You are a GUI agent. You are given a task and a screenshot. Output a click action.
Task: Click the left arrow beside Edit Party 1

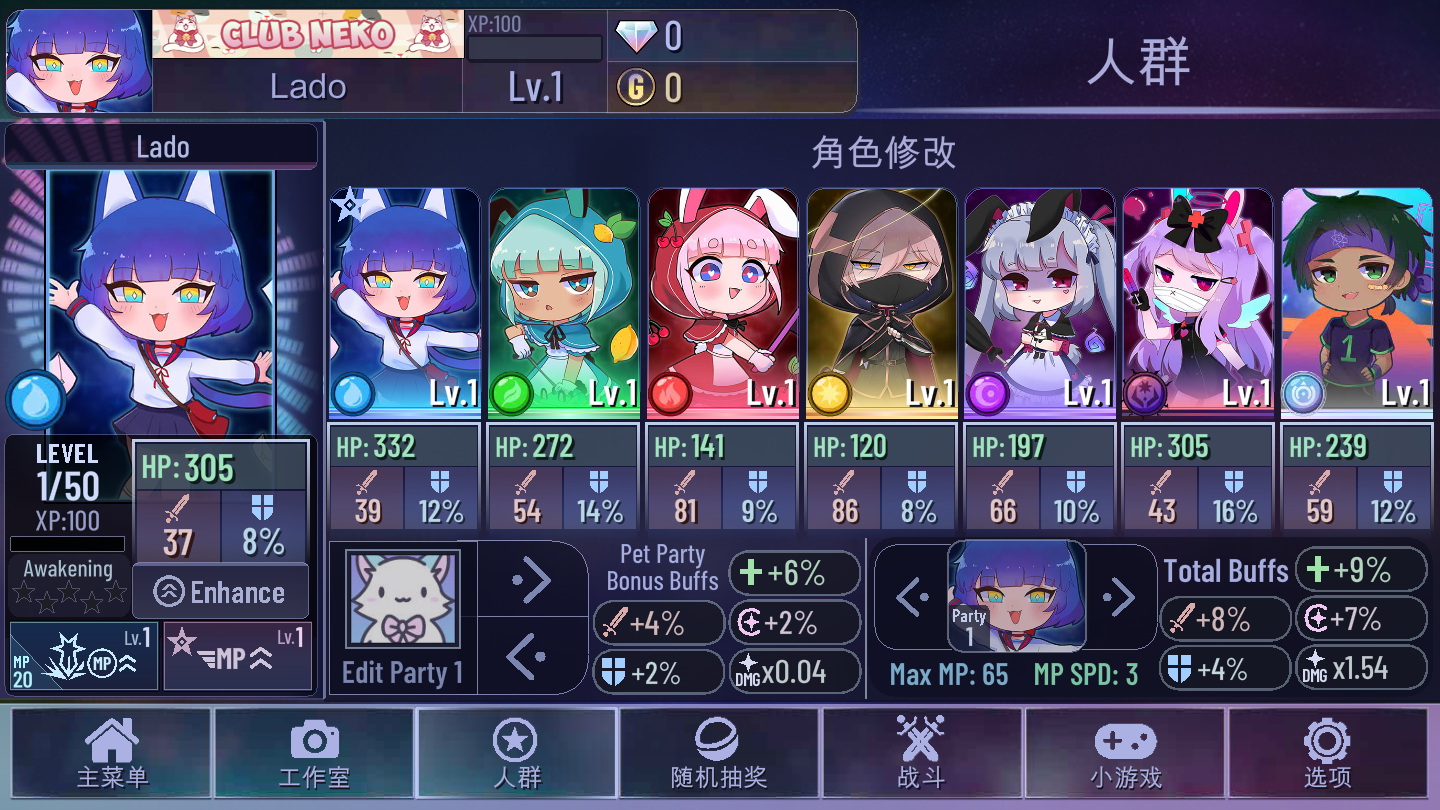532,656
